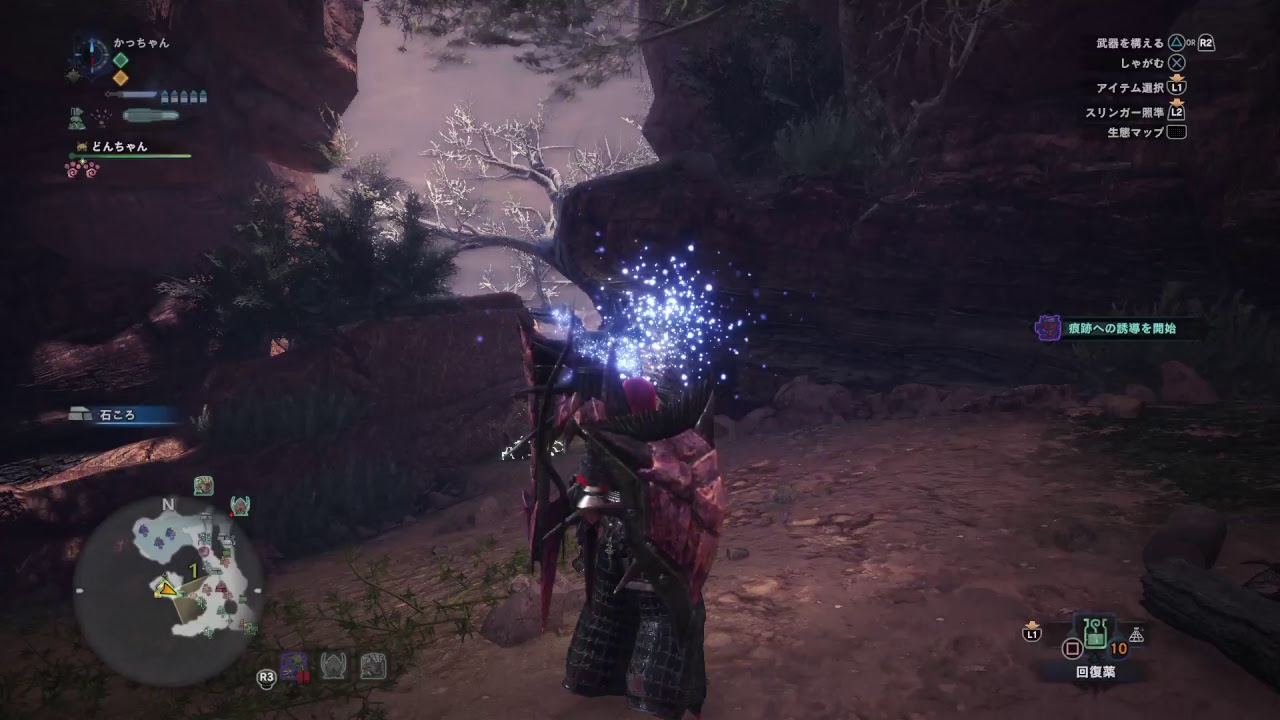This screenshot has height=720, width=1280.
Task: Click the orange player arrow on minimap
Action: [x=166, y=589]
